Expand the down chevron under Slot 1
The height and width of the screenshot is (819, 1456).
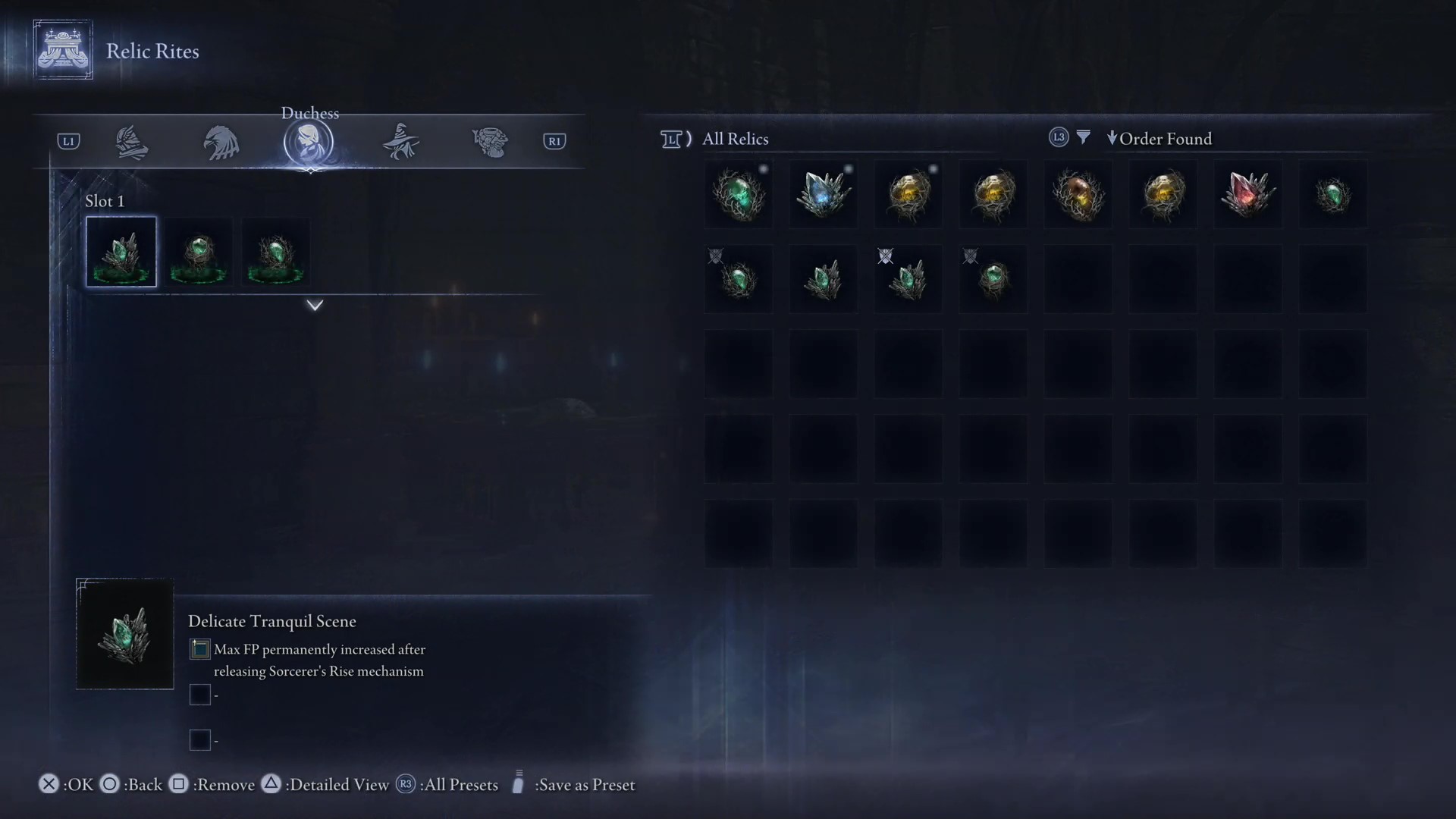(x=314, y=305)
